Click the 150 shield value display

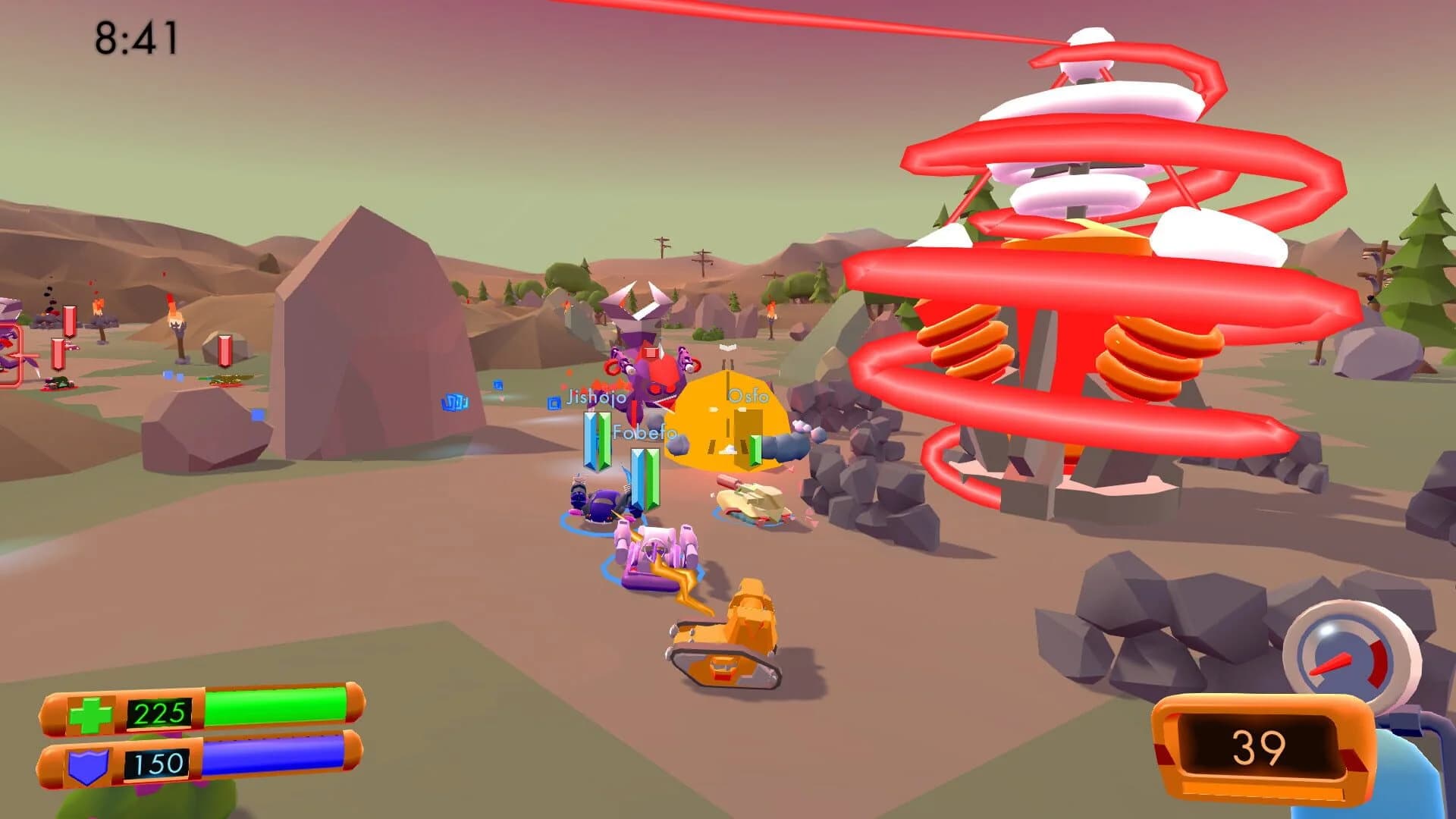point(157,764)
